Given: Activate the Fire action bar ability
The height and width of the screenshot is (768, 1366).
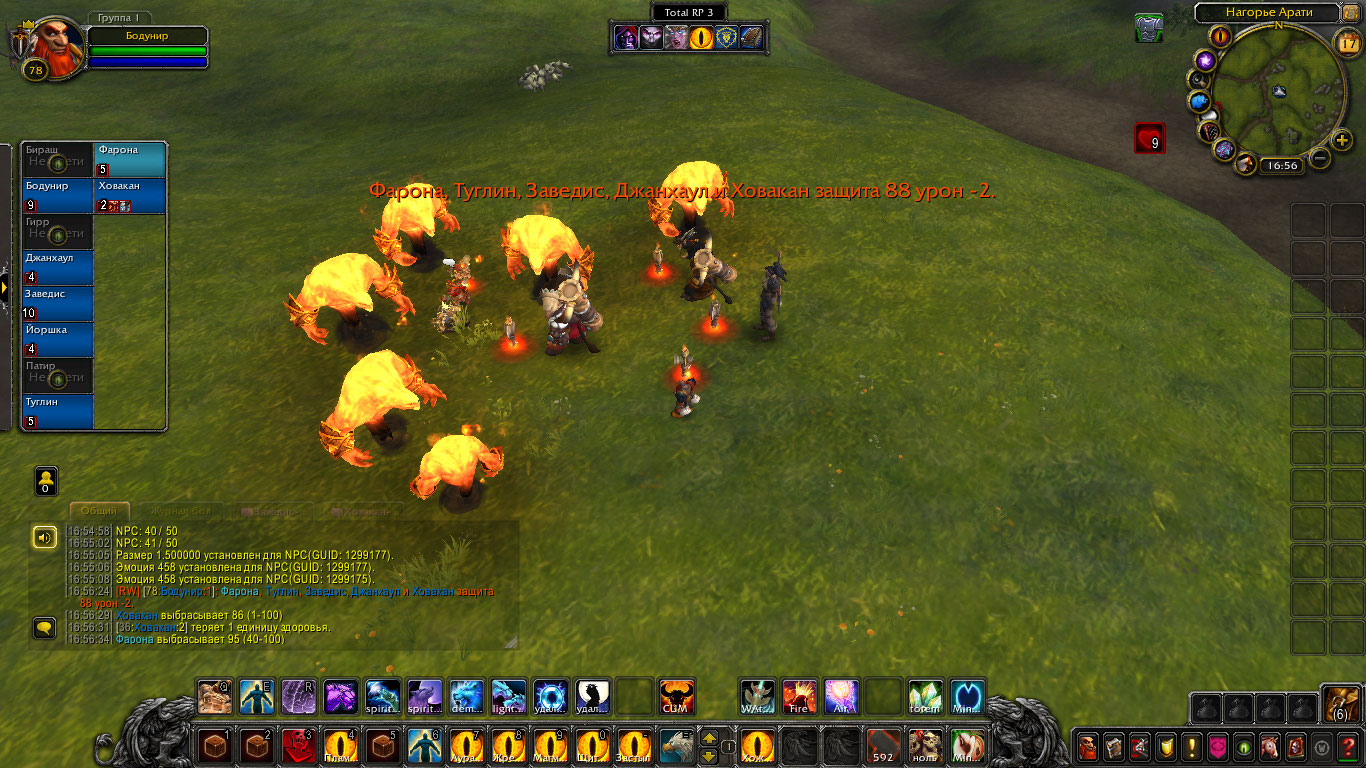Looking at the screenshot, I should click(799, 696).
